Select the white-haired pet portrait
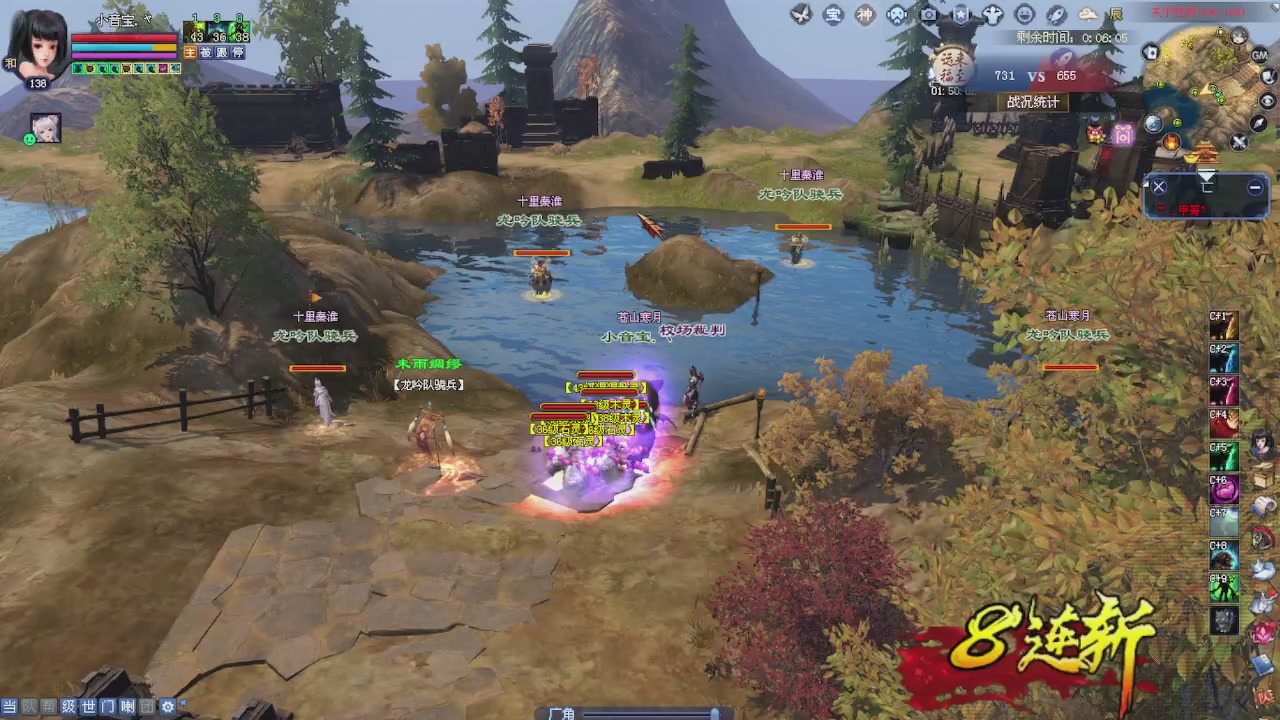This screenshot has height=720, width=1280. (46, 127)
